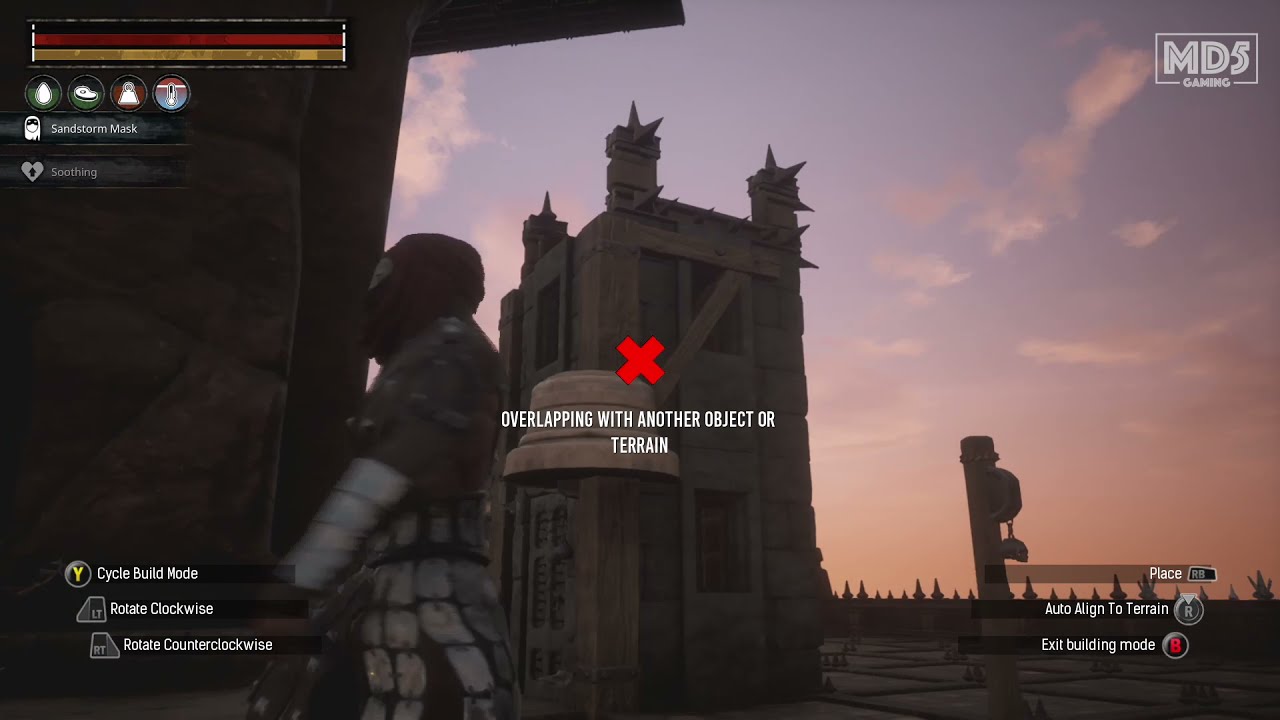
Task: Click the green hydration droplet status icon
Action: click(x=42, y=93)
